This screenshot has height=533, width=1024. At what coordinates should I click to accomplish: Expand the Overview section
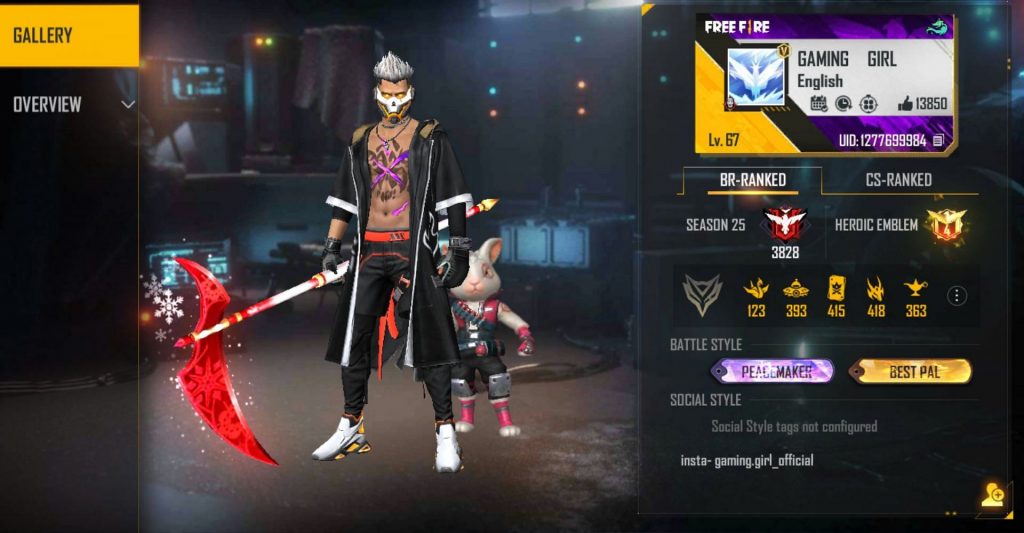click(128, 105)
